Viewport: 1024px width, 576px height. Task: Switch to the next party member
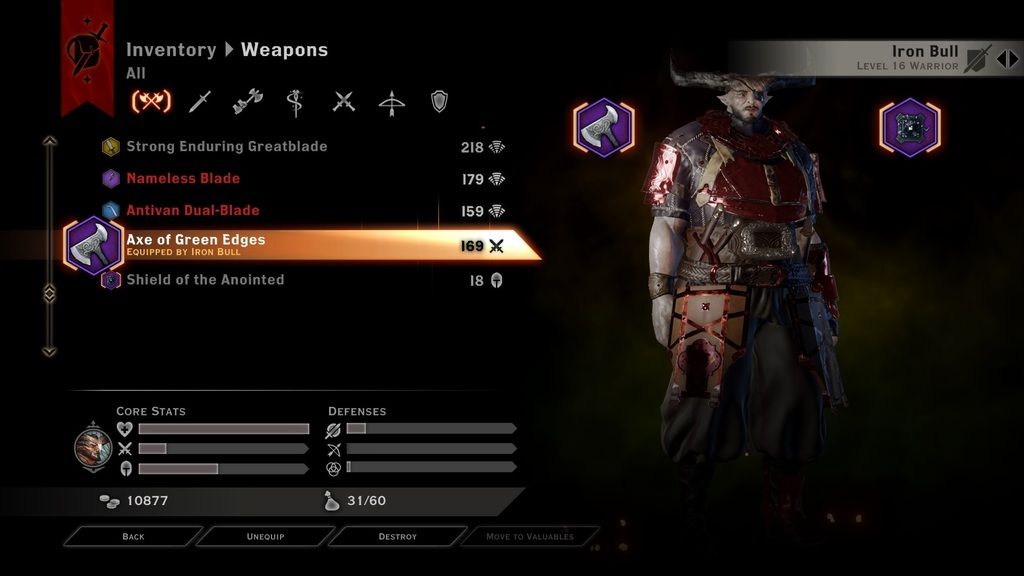coord(1013,58)
